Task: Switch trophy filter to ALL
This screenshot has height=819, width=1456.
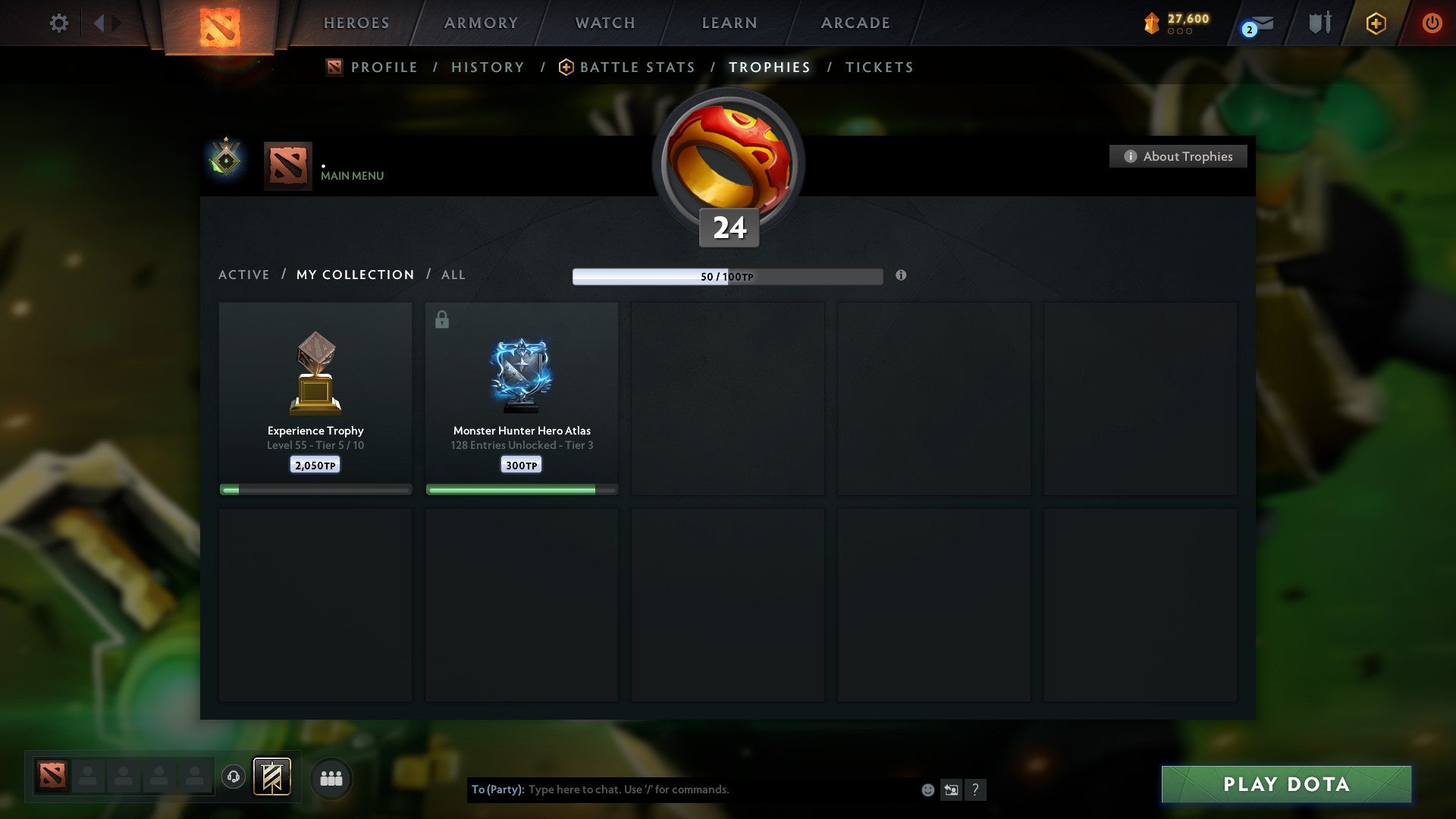Action: [x=453, y=275]
